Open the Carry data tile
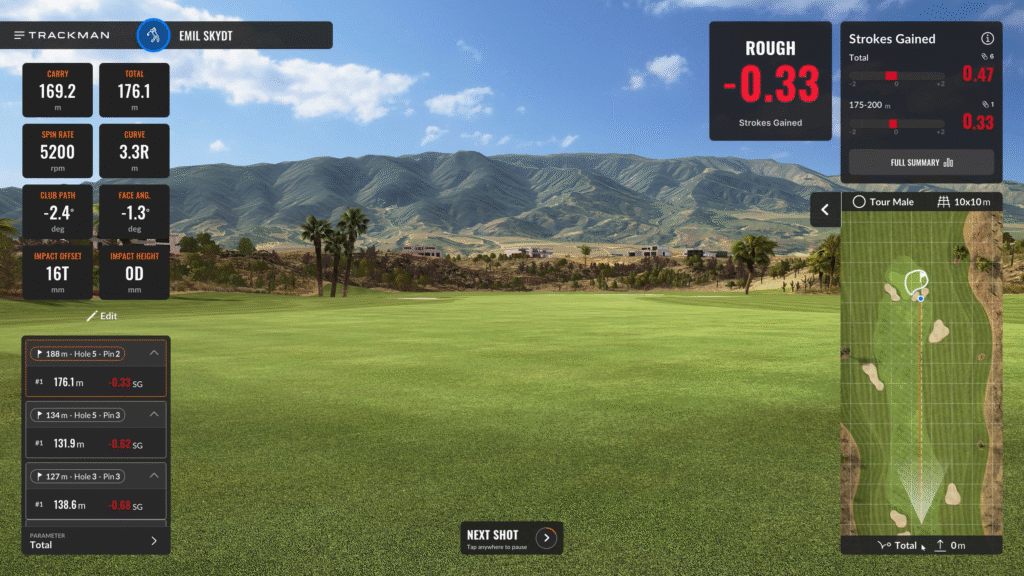 click(57, 90)
